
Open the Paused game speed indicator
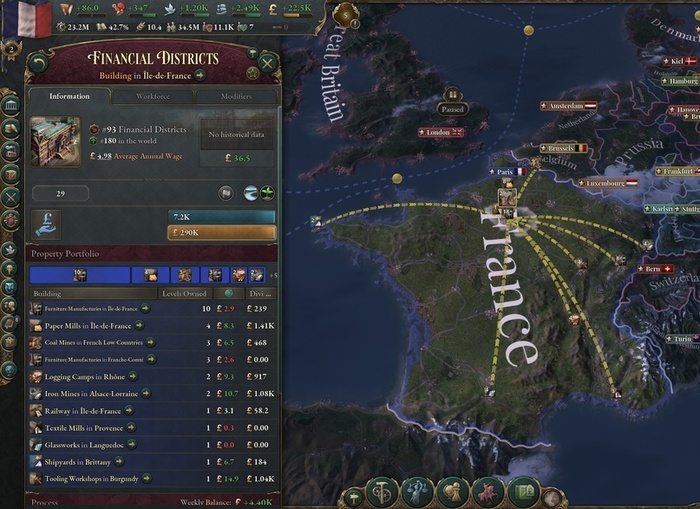[453, 109]
